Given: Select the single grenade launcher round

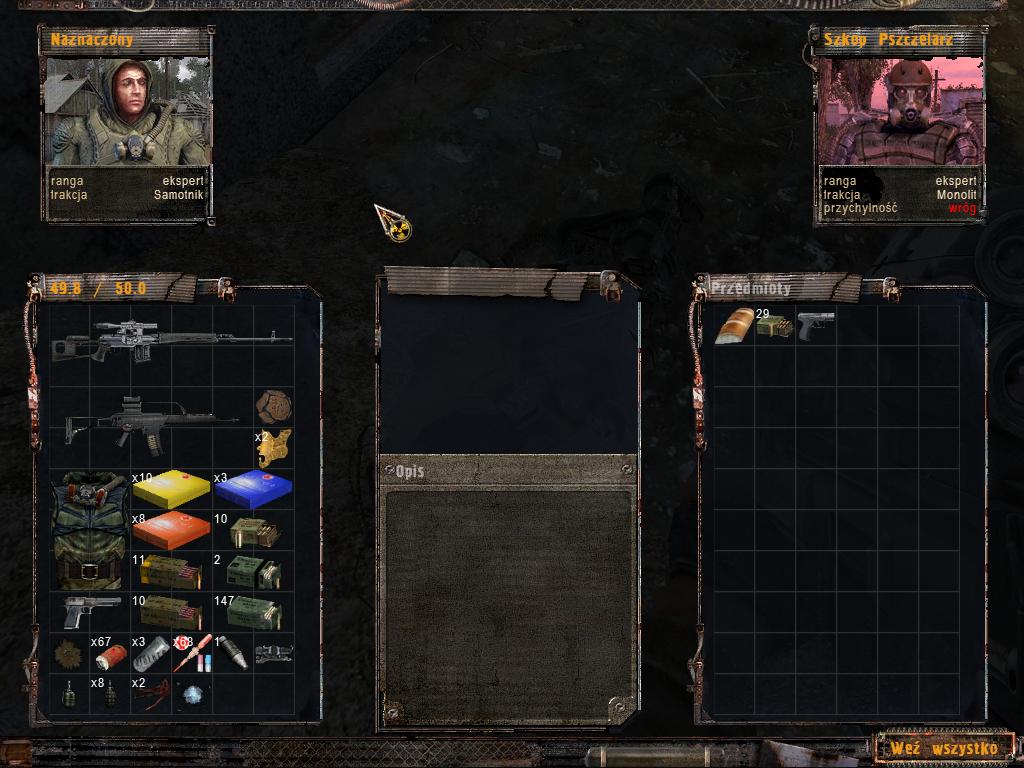Looking at the screenshot, I should pos(232,653).
